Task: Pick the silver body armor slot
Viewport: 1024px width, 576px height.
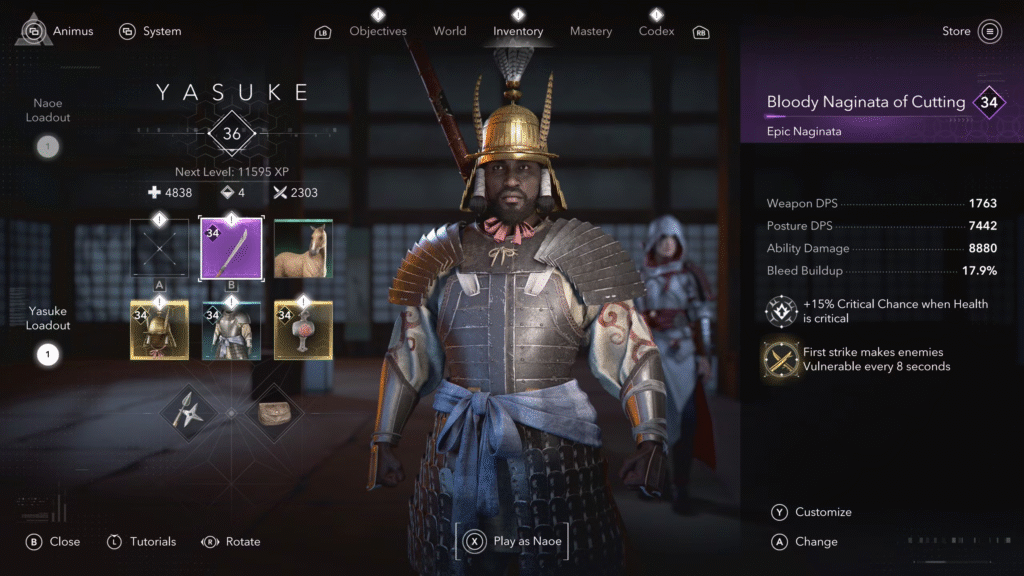Action: pos(231,329)
